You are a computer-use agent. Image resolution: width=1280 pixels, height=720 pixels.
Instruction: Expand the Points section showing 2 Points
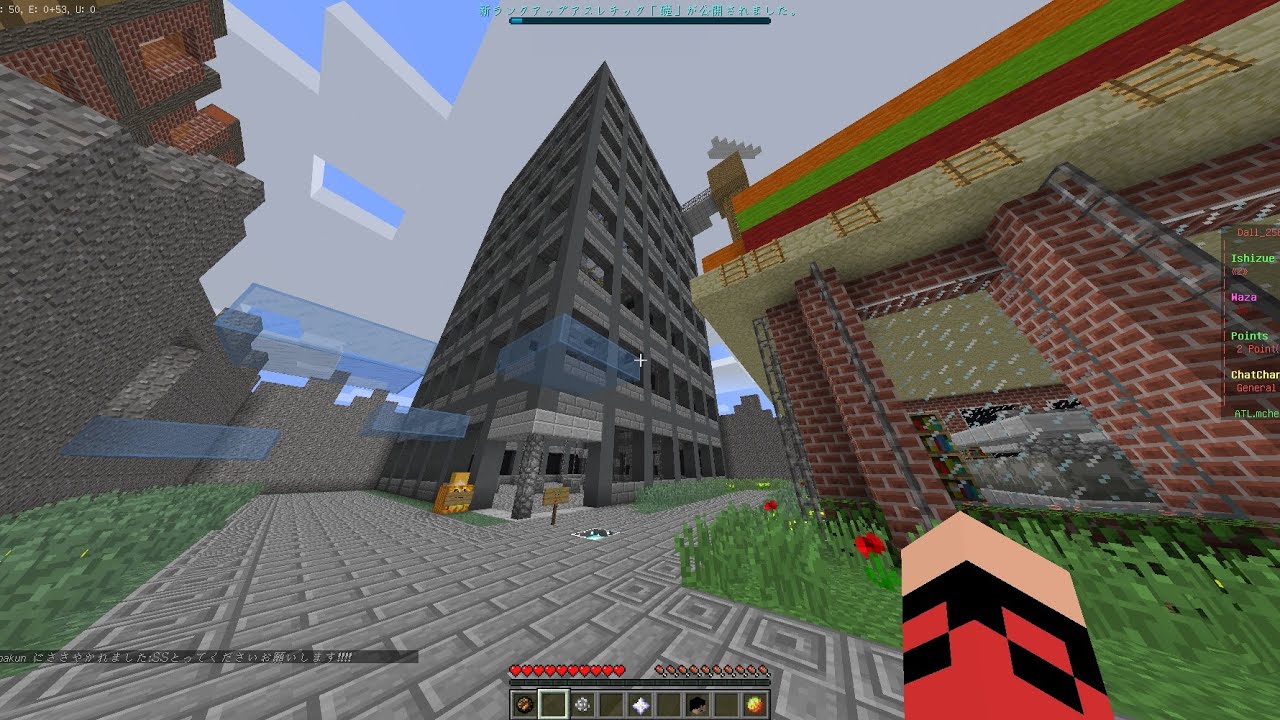pyautogui.click(x=1250, y=335)
